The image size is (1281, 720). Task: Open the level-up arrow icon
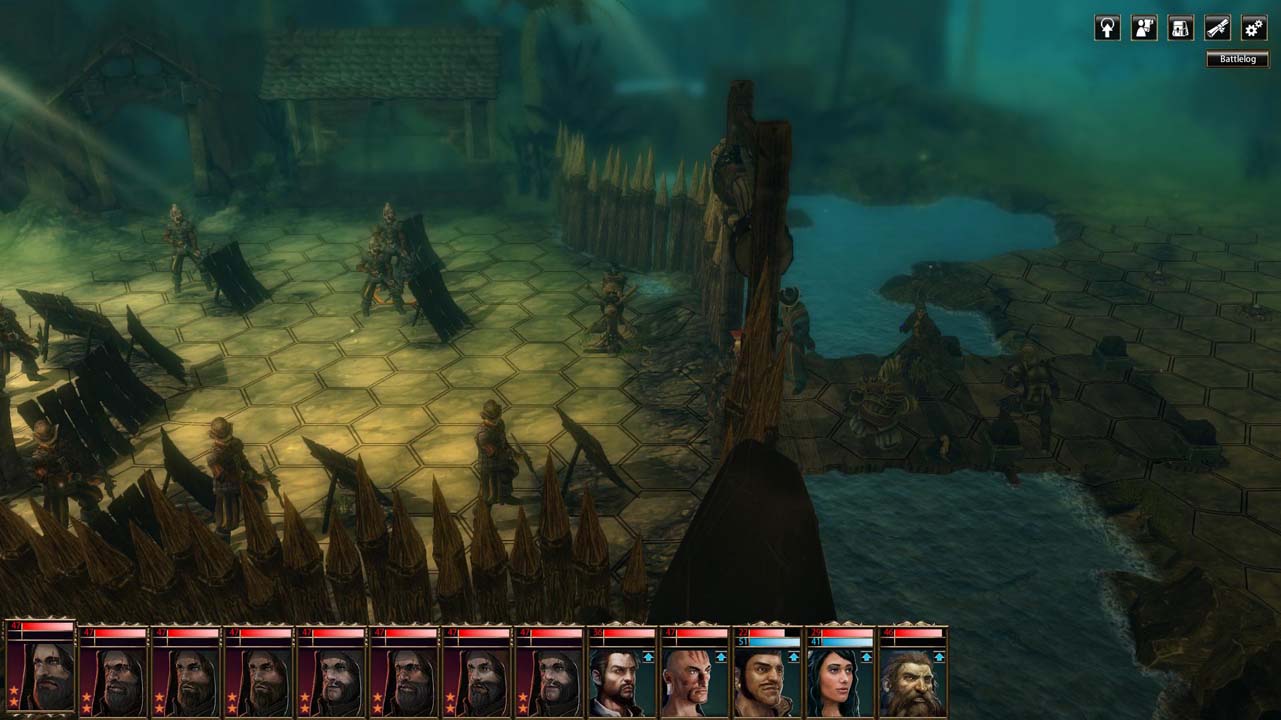pyautogui.click(x=1107, y=28)
